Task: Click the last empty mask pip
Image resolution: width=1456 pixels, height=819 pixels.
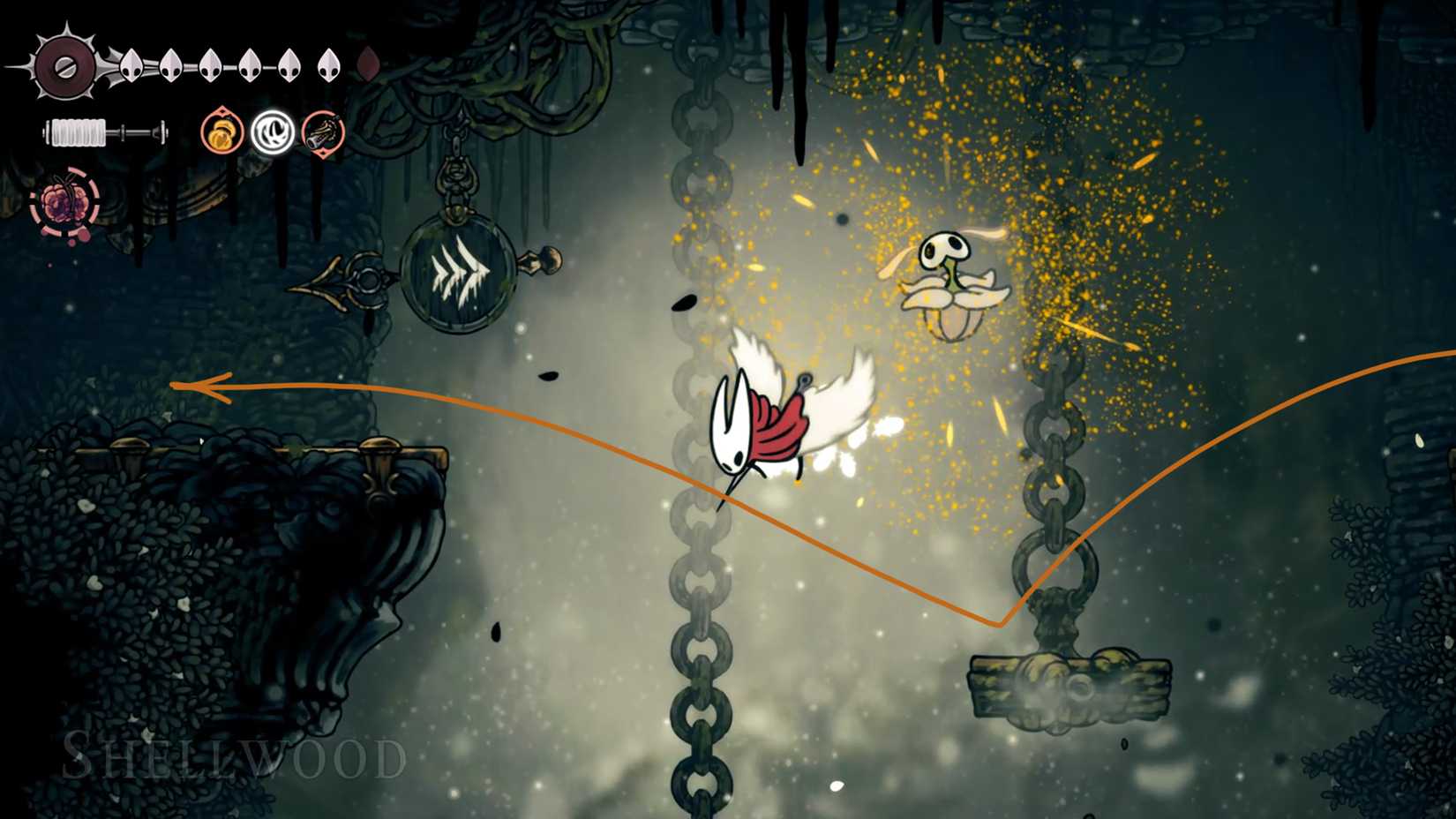Action: pos(370,63)
